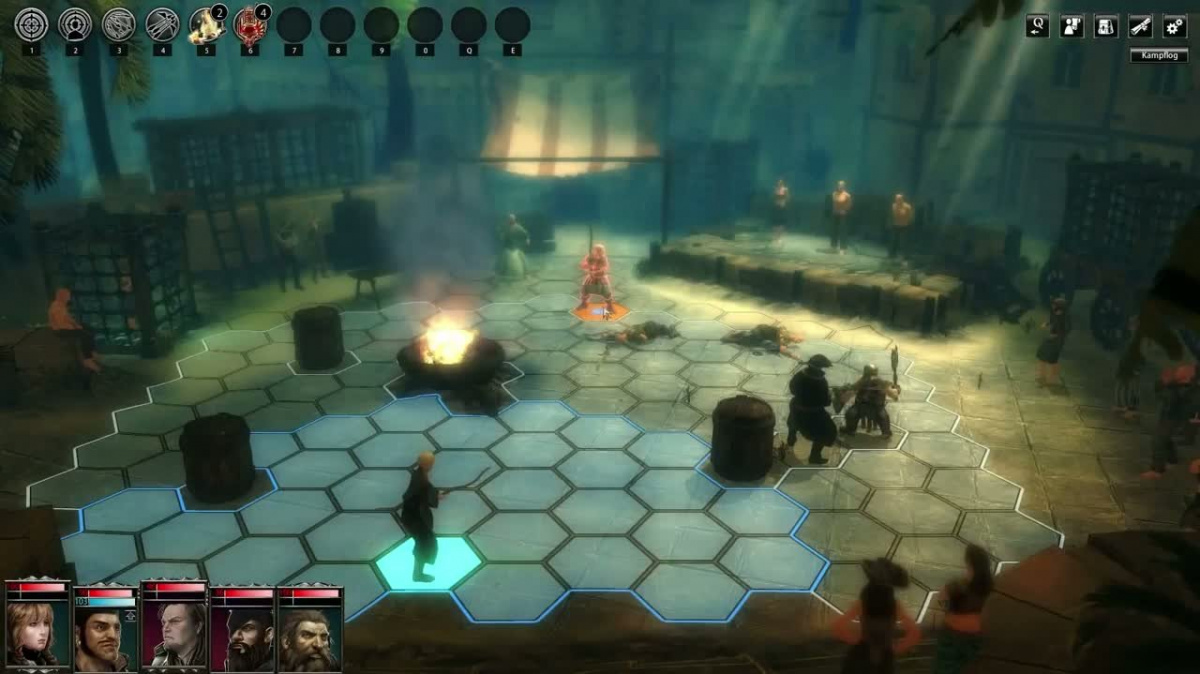Screen dimensions: 1200x674
Task: Use the red potion in slot 6
Action: [249, 25]
